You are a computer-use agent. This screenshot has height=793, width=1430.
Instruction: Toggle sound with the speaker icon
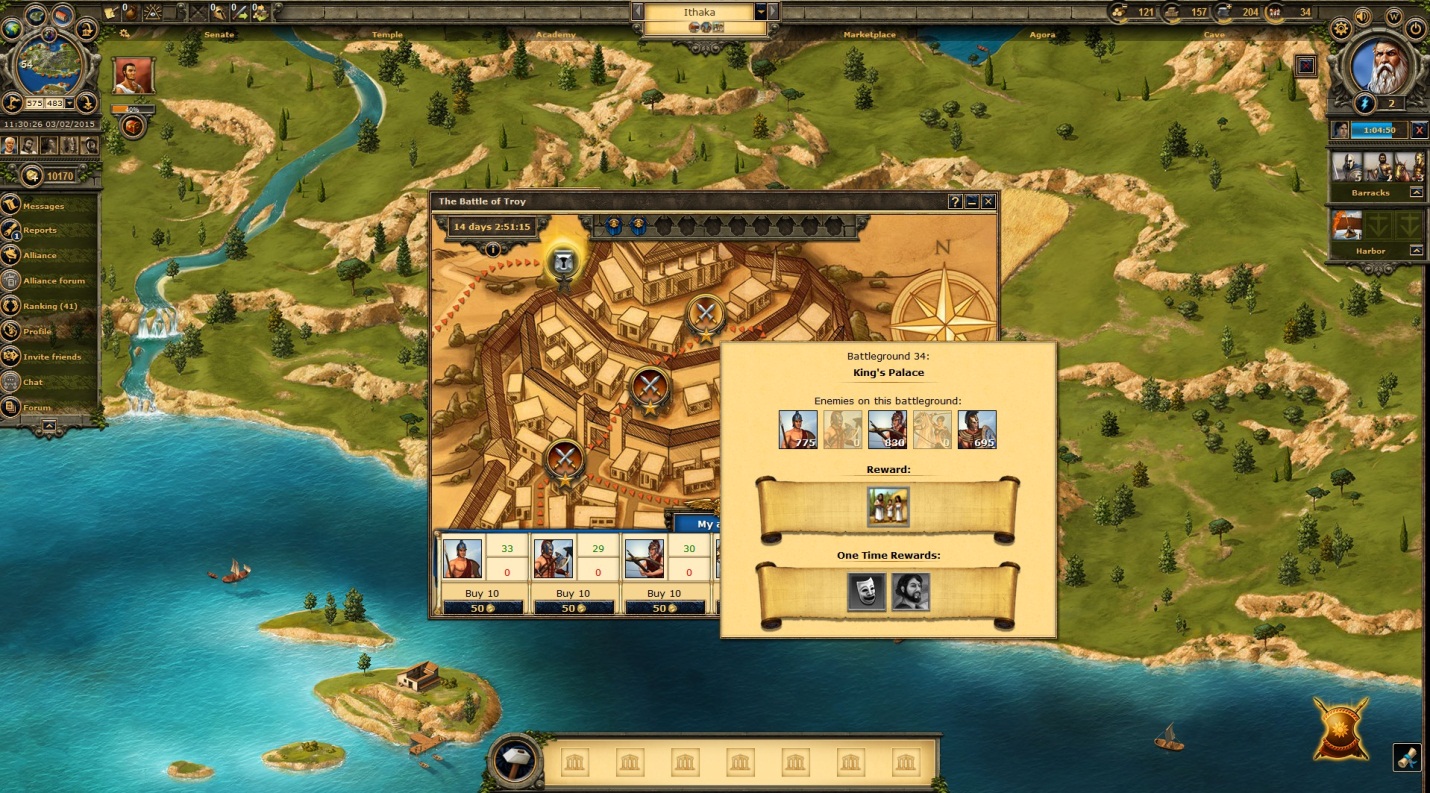point(1362,17)
